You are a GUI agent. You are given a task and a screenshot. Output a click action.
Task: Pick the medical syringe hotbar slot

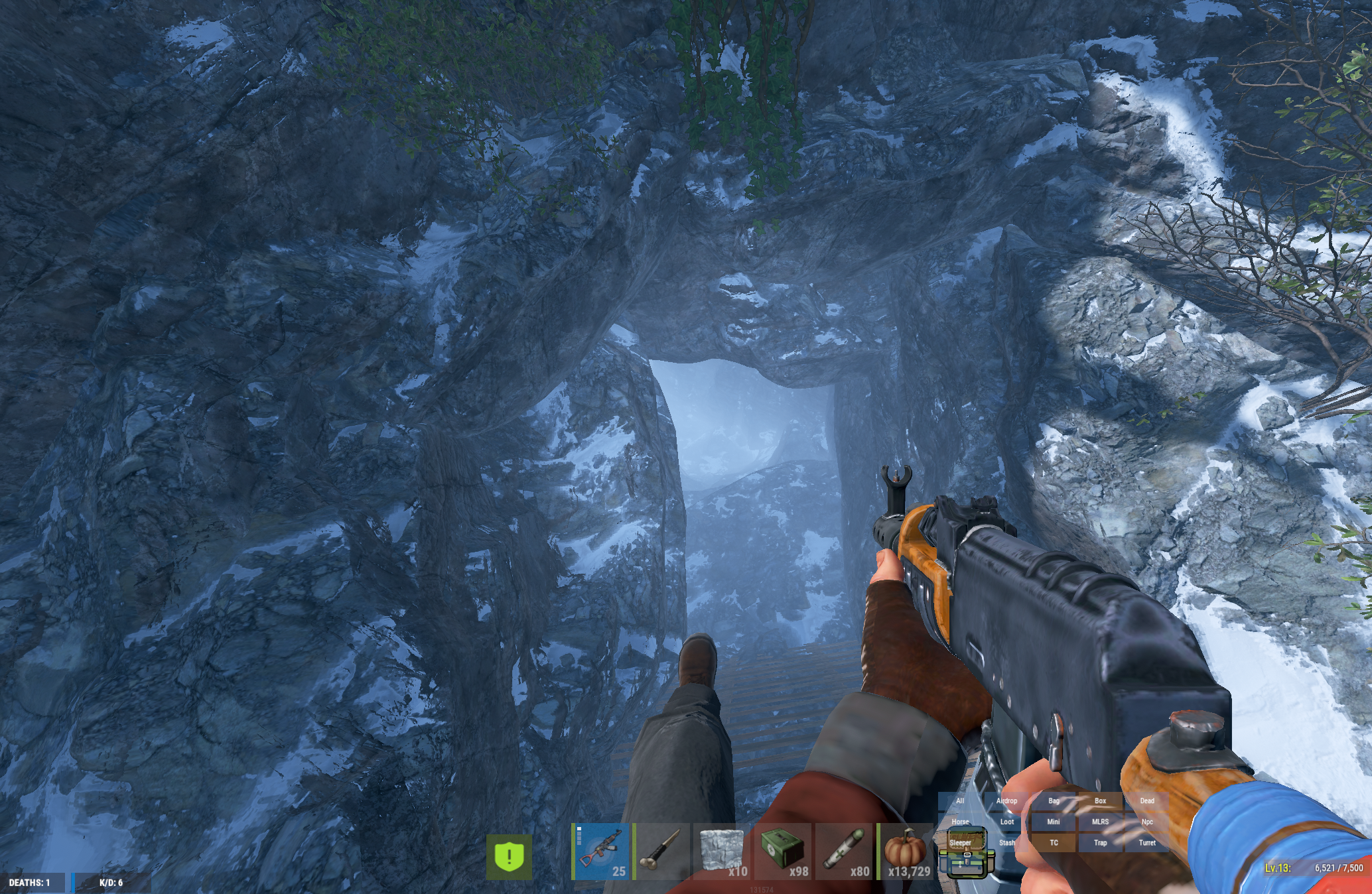click(x=844, y=852)
